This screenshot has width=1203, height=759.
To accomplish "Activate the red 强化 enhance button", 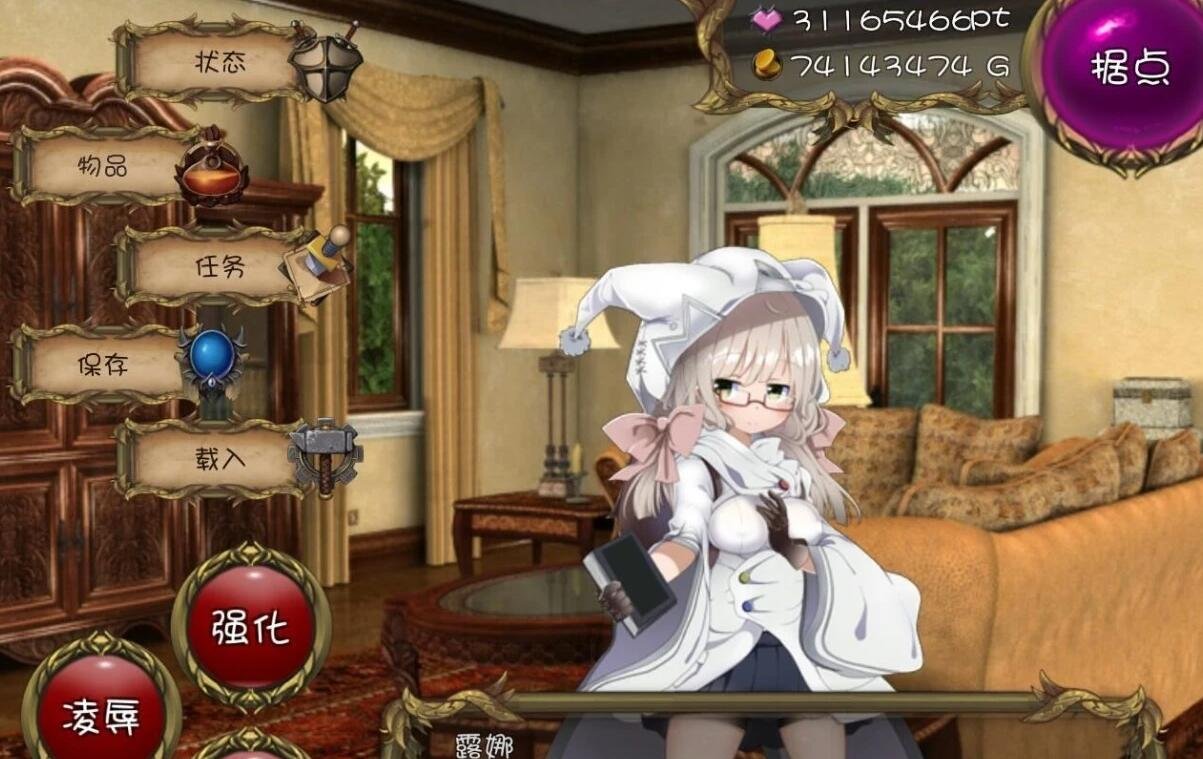I will [250, 628].
